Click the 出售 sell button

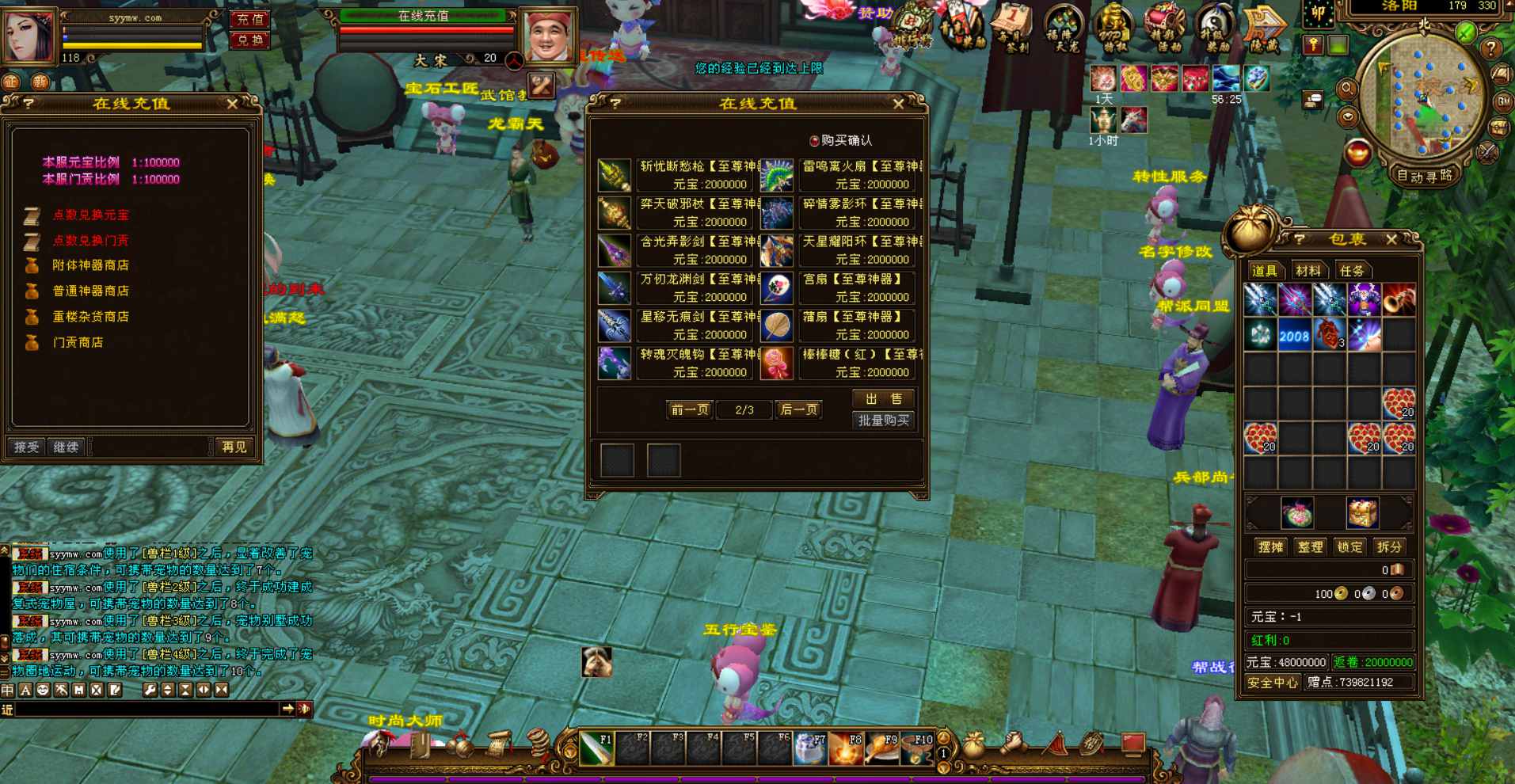pos(883,398)
